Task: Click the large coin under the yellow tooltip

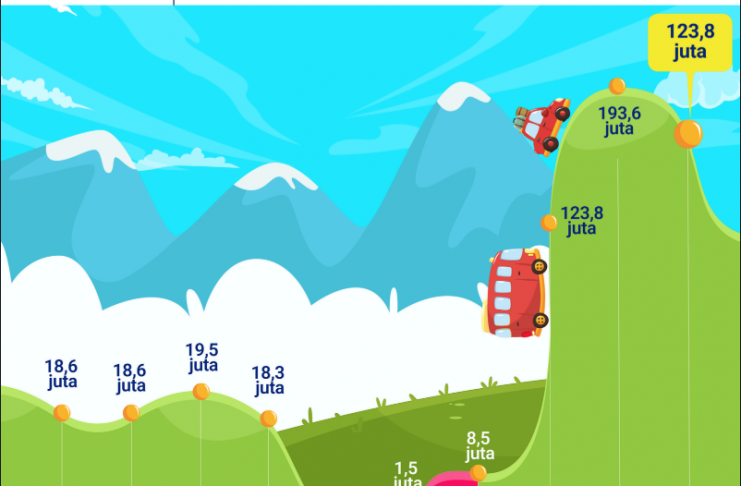Action: pyautogui.click(x=687, y=133)
